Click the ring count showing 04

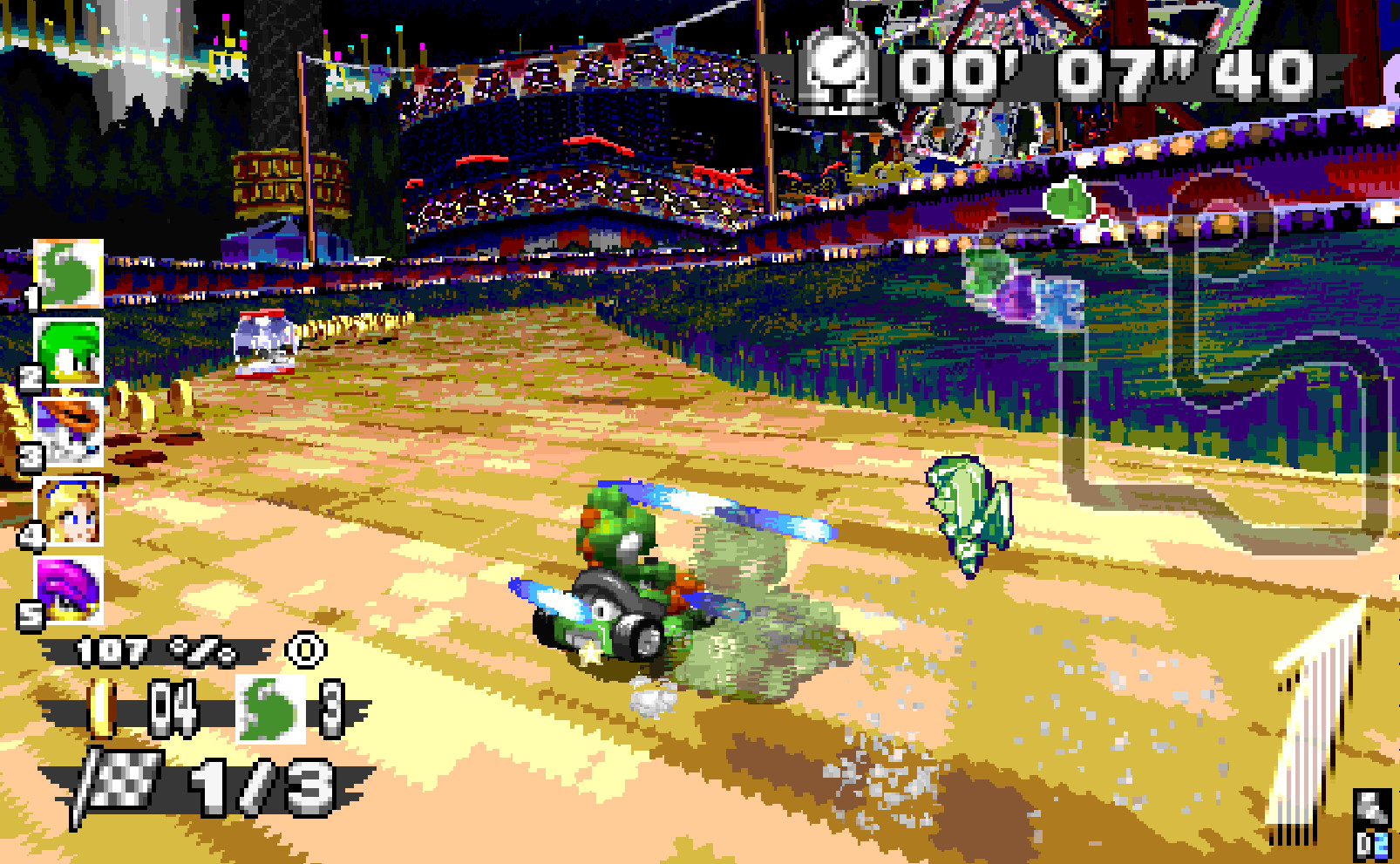pos(174,706)
